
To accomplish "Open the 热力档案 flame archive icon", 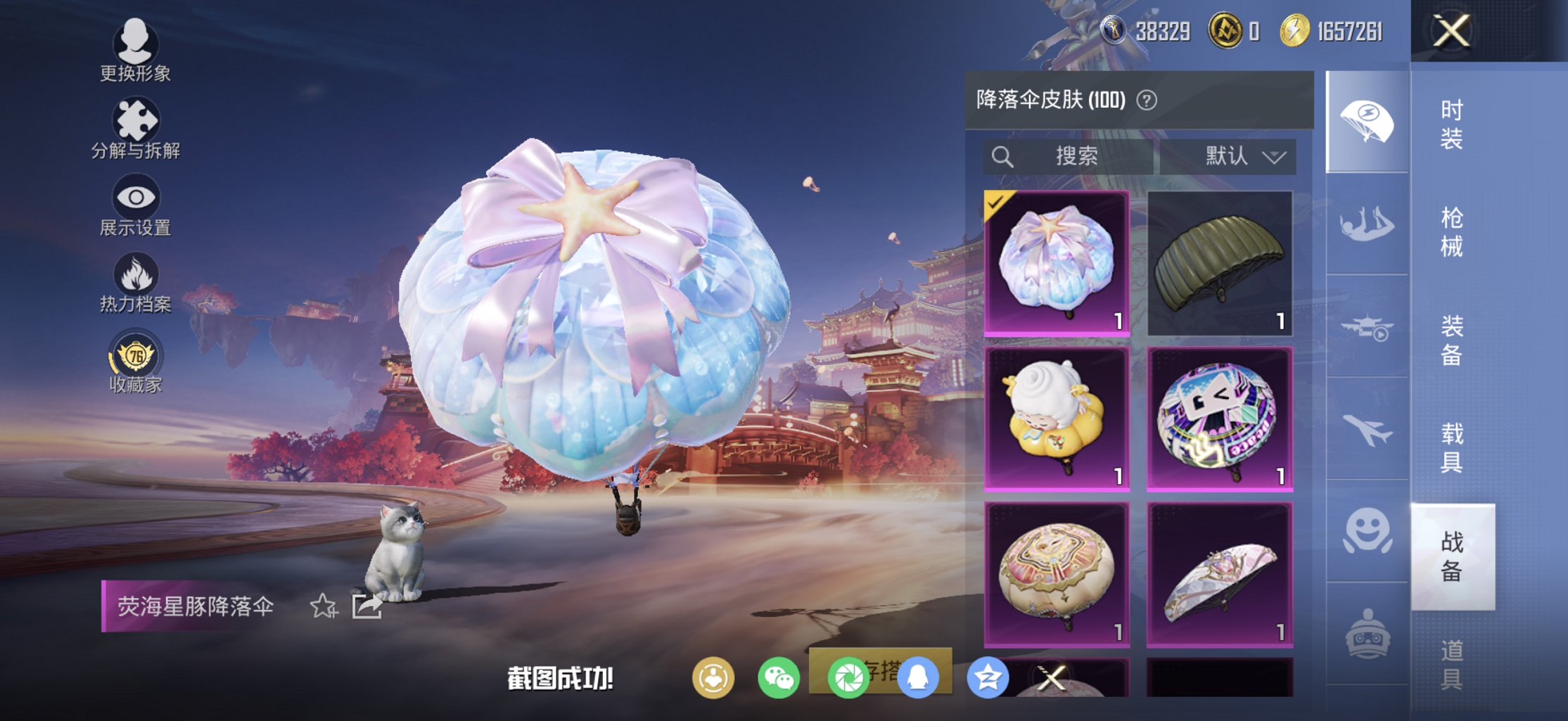I will [x=134, y=277].
